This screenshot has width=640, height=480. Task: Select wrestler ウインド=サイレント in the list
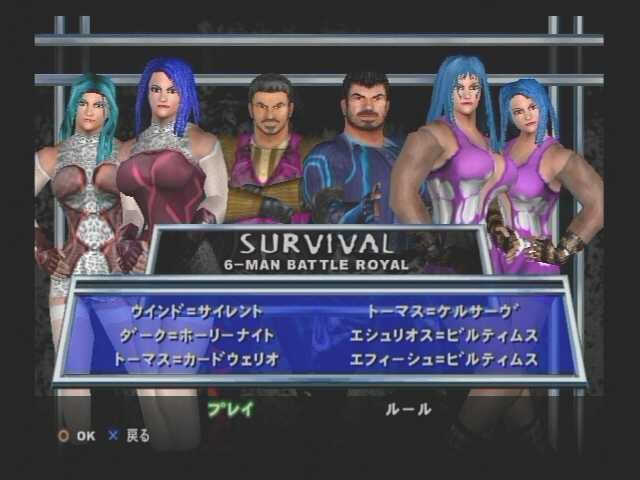click(197, 312)
